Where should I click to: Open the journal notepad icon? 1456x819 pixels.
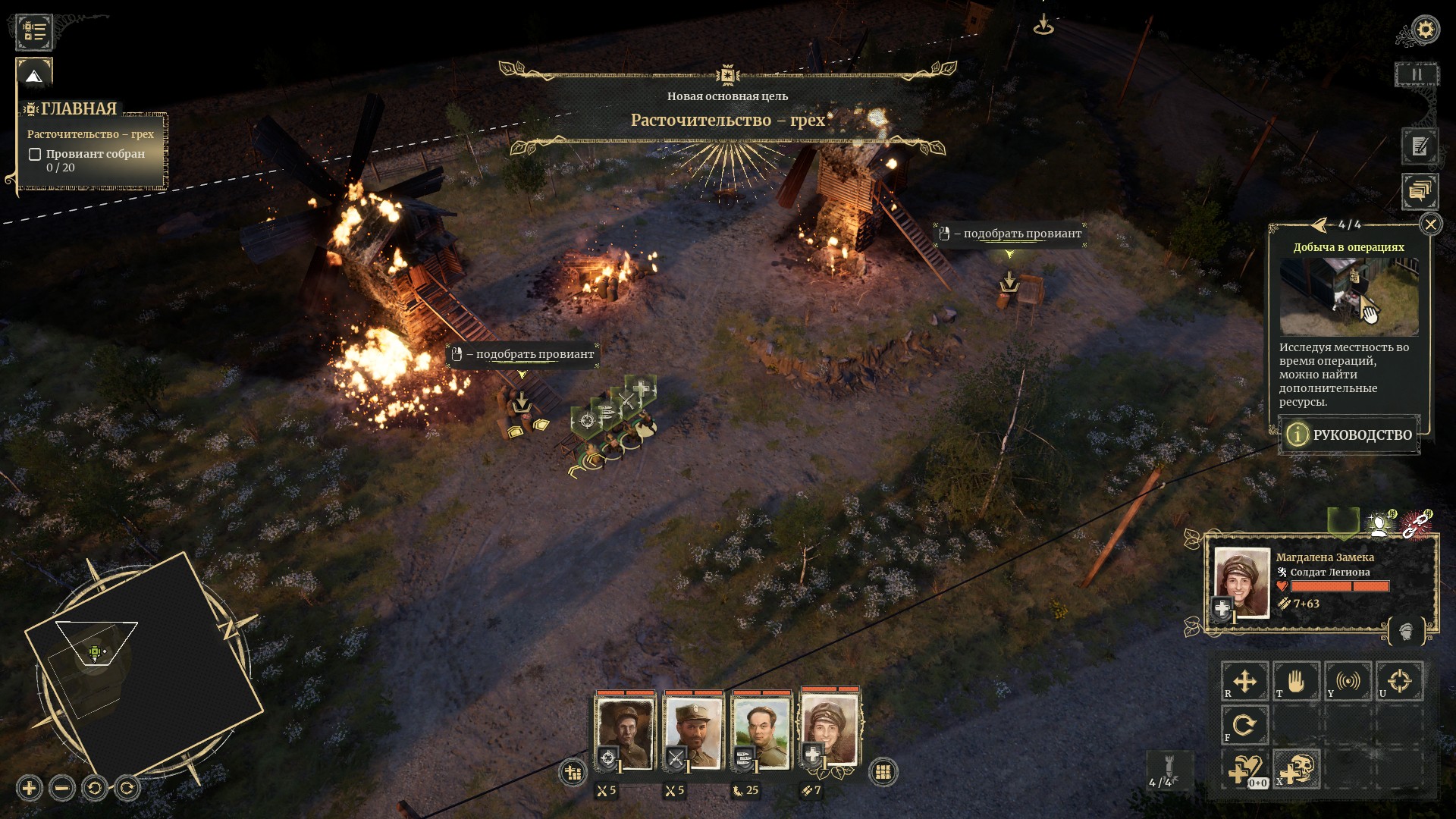pyautogui.click(x=1420, y=146)
